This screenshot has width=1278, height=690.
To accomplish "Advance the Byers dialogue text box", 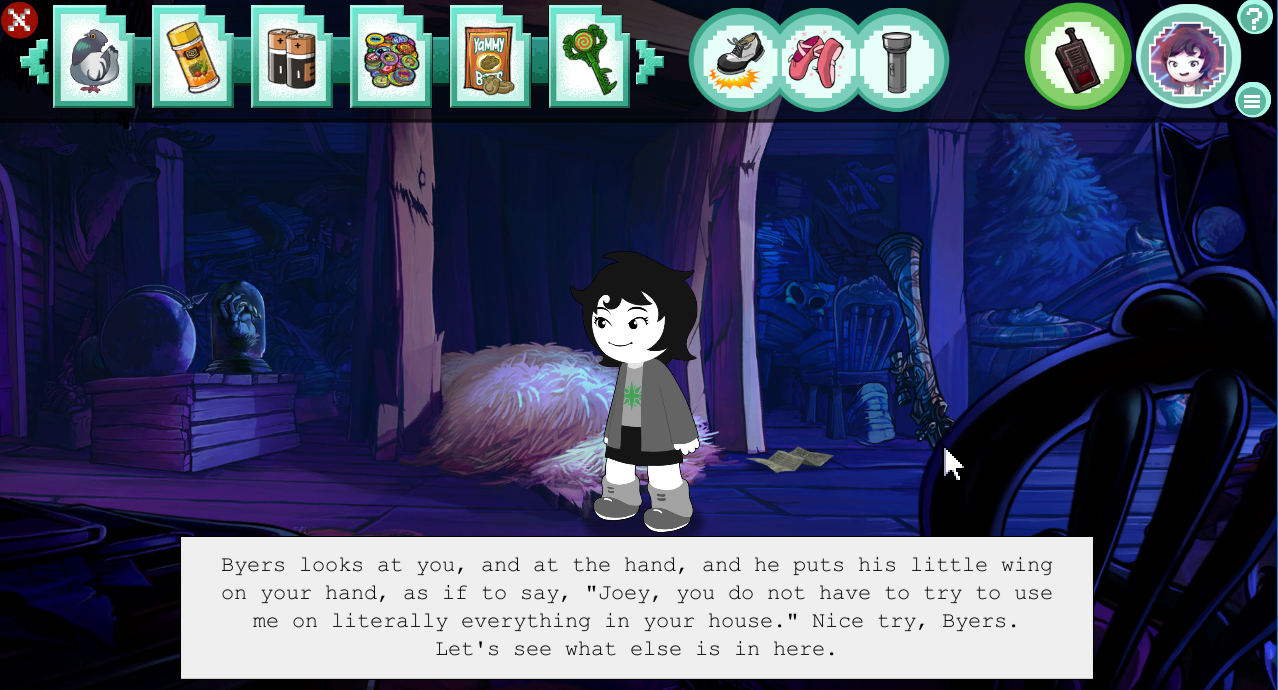I will [636, 607].
